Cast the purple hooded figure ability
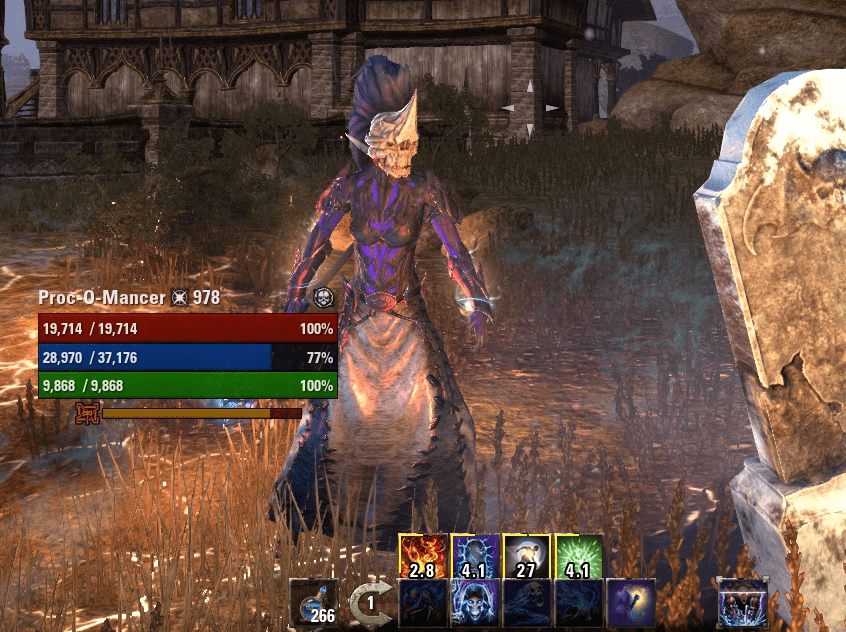Image resolution: width=846 pixels, height=632 pixels. (x=631, y=603)
